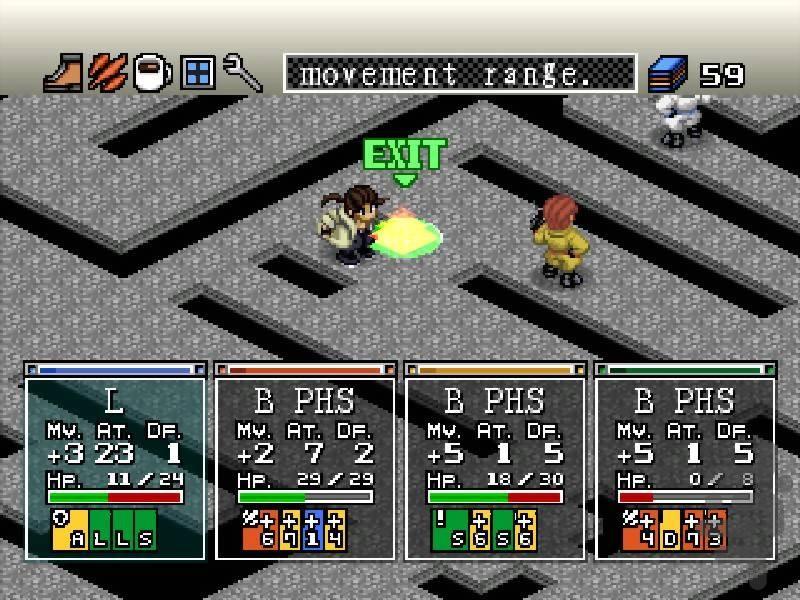Click the green EXIT marker
Image resolution: width=800 pixels, height=600 pixels.
[x=403, y=157]
